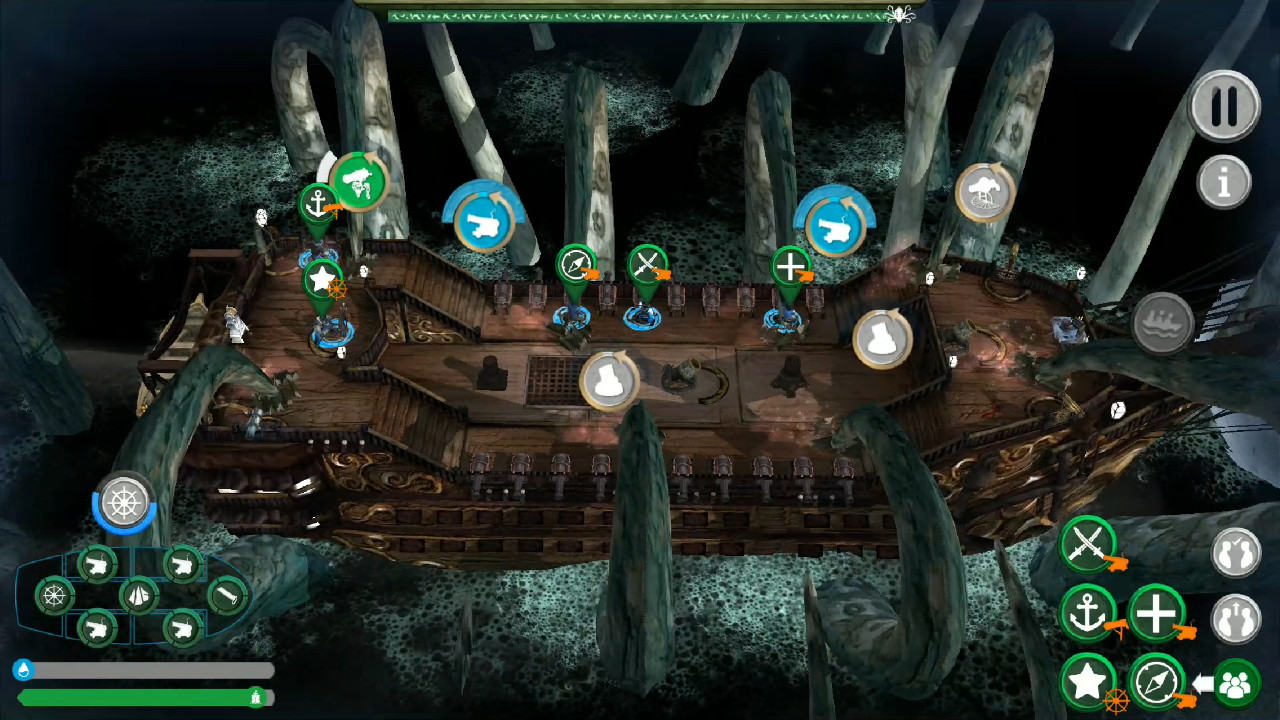Select the sail icon at the ship's center
This screenshot has width=1280, height=720.
tap(140, 598)
